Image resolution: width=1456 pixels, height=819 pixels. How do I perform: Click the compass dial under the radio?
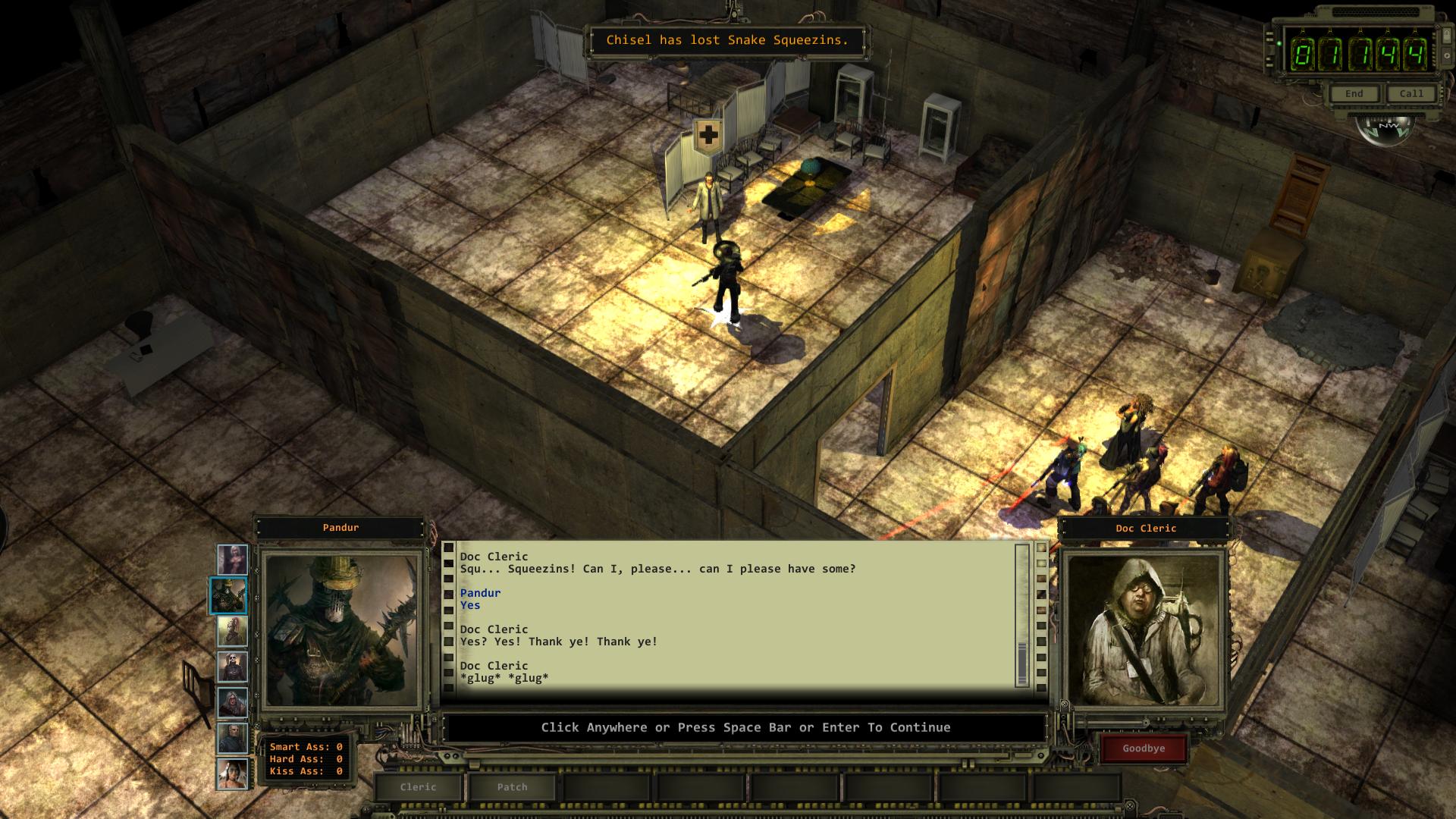1384,127
